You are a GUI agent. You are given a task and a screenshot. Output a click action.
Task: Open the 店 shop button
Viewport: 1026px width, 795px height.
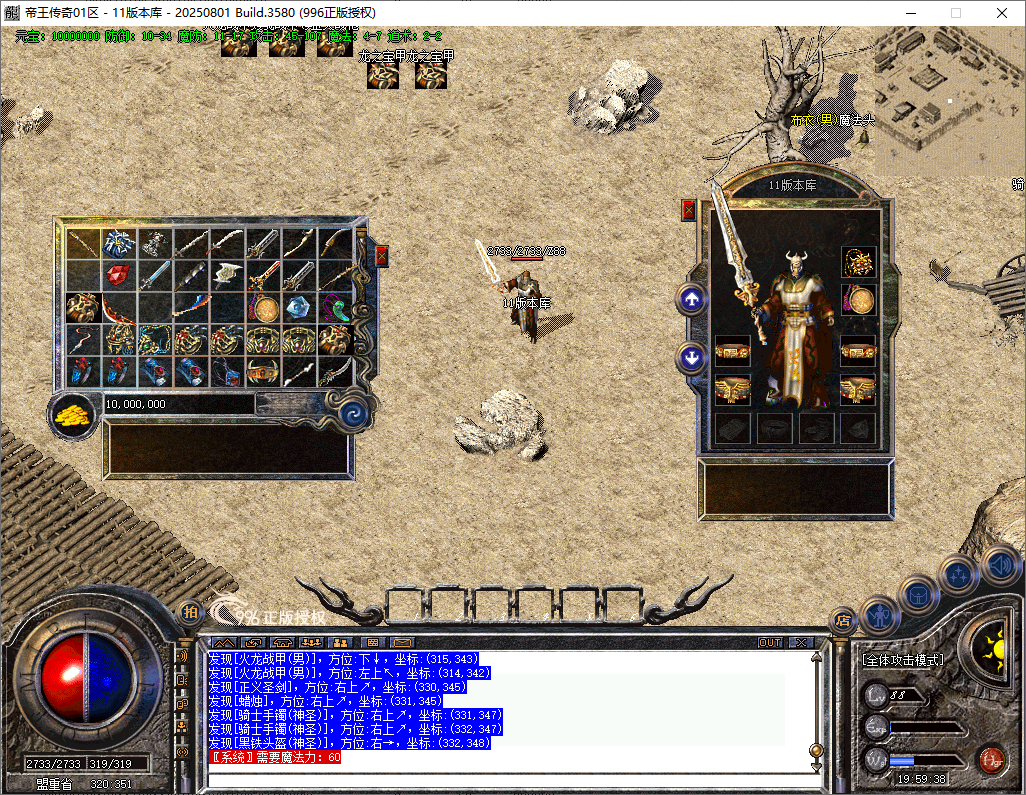[x=843, y=621]
